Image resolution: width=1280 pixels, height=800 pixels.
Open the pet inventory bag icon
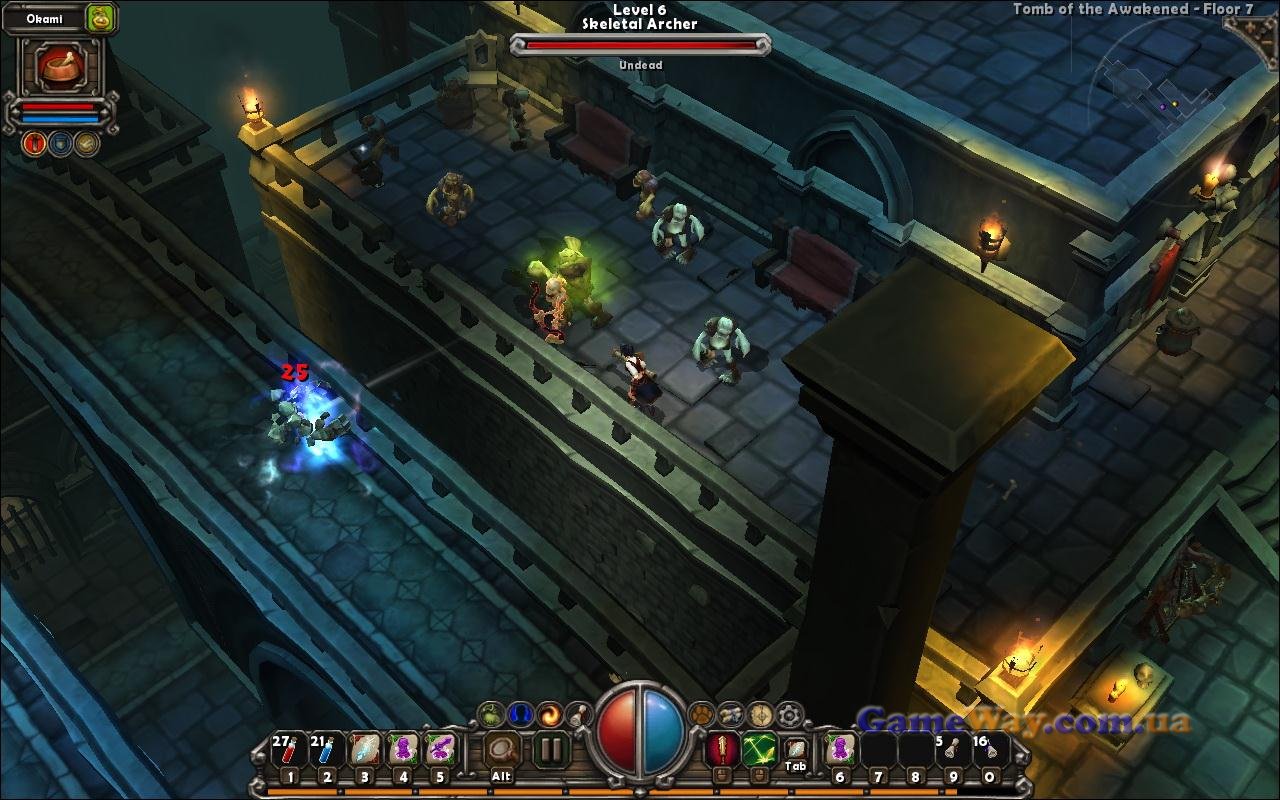click(x=100, y=18)
